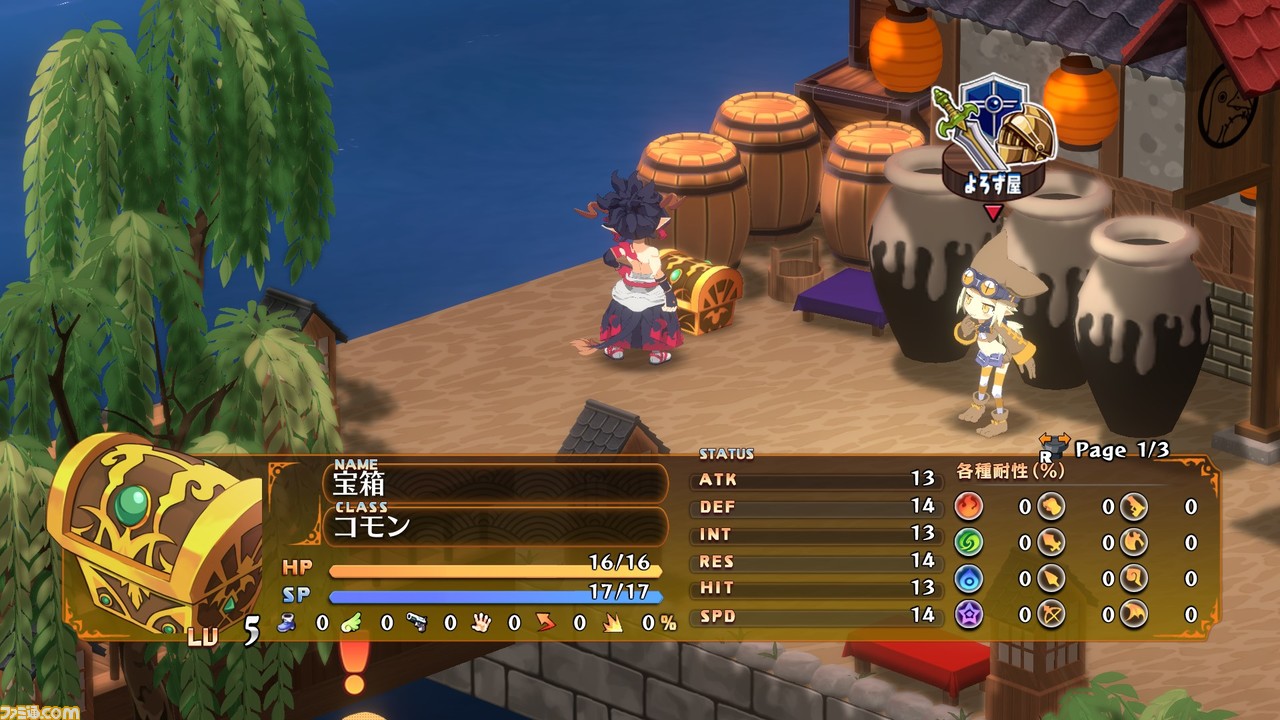Click the green wing jump icon
This screenshot has width=1280, height=720.
click(x=352, y=623)
